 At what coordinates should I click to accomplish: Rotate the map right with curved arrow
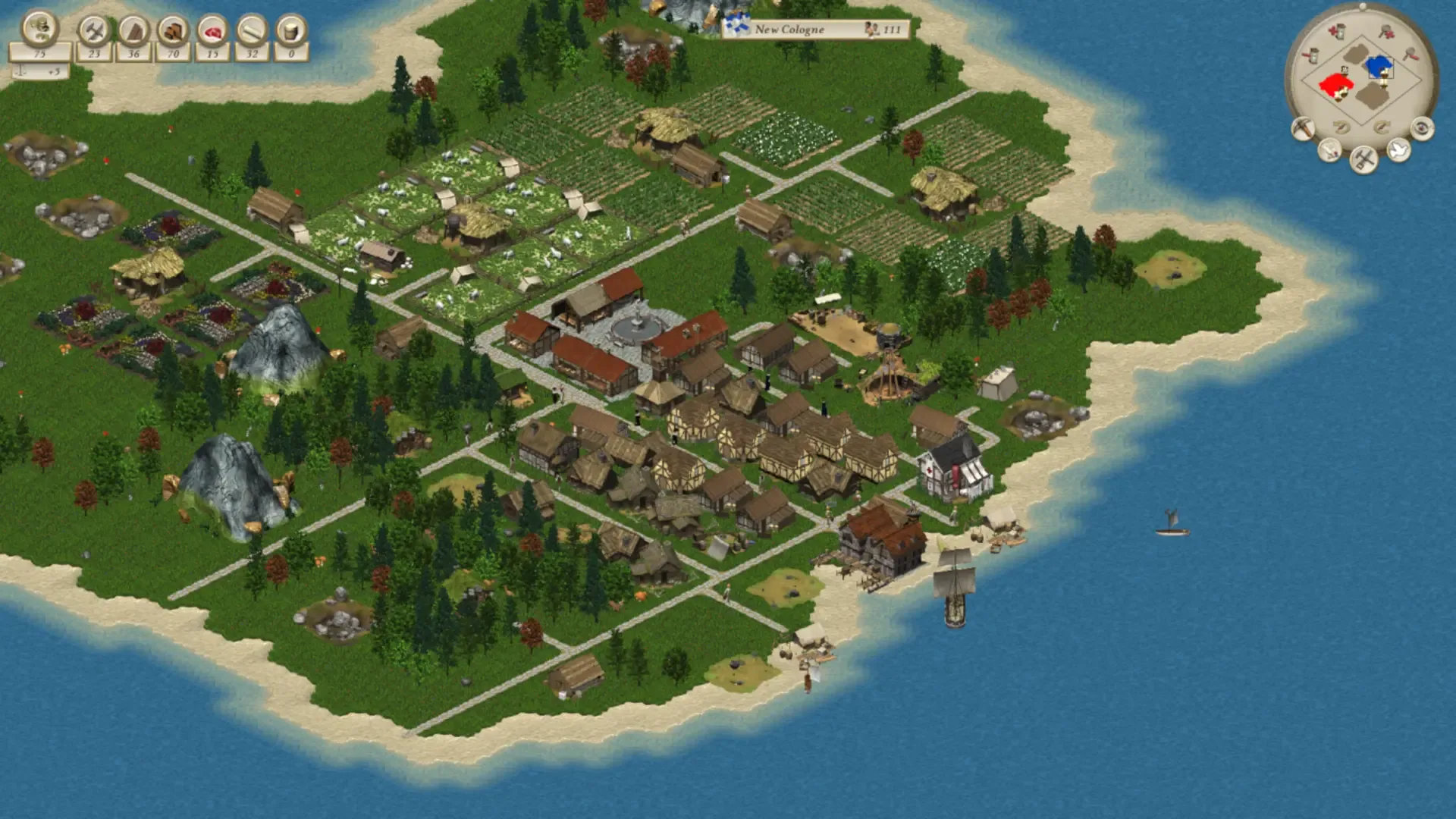(1382, 127)
